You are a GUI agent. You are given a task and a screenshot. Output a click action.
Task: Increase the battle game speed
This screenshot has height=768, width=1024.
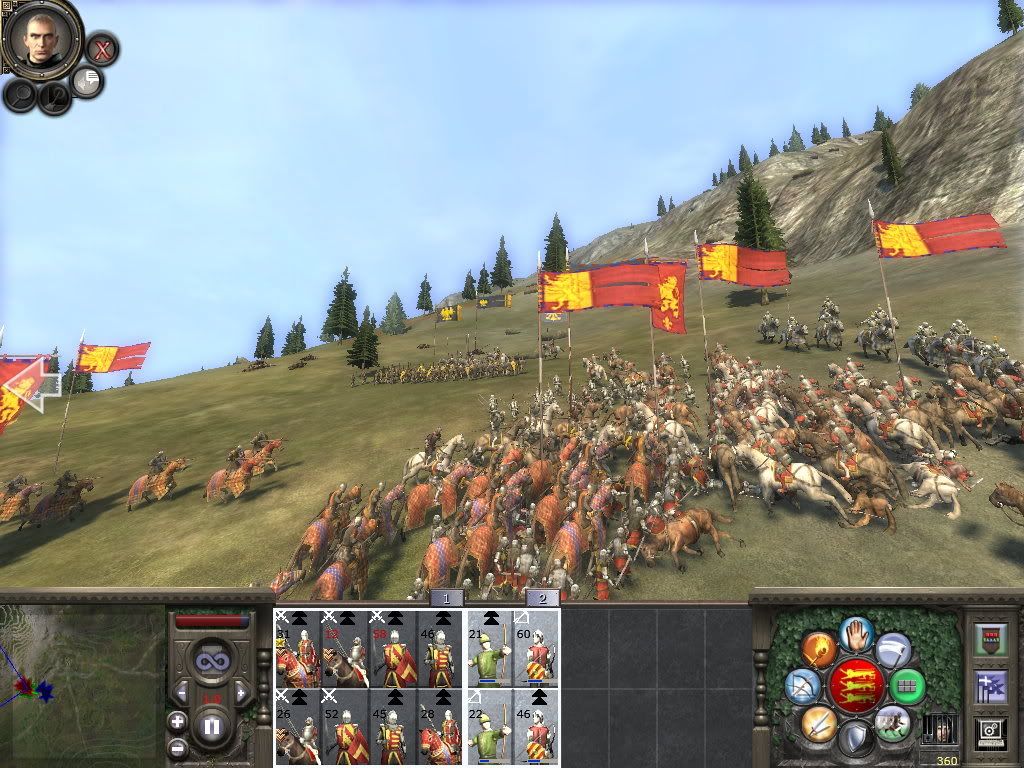click(241, 692)
